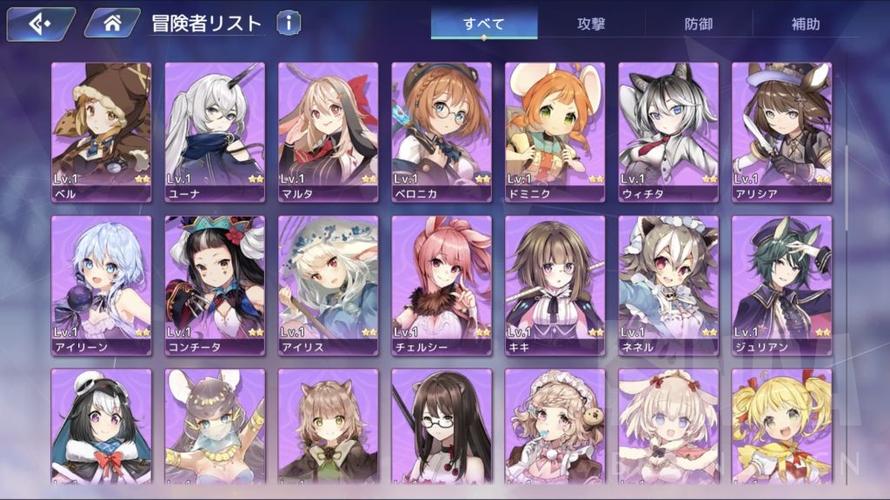The width and height of the screenshot is (890, 500).
Task: Open the キキ adventurer card
Action: 555,285
